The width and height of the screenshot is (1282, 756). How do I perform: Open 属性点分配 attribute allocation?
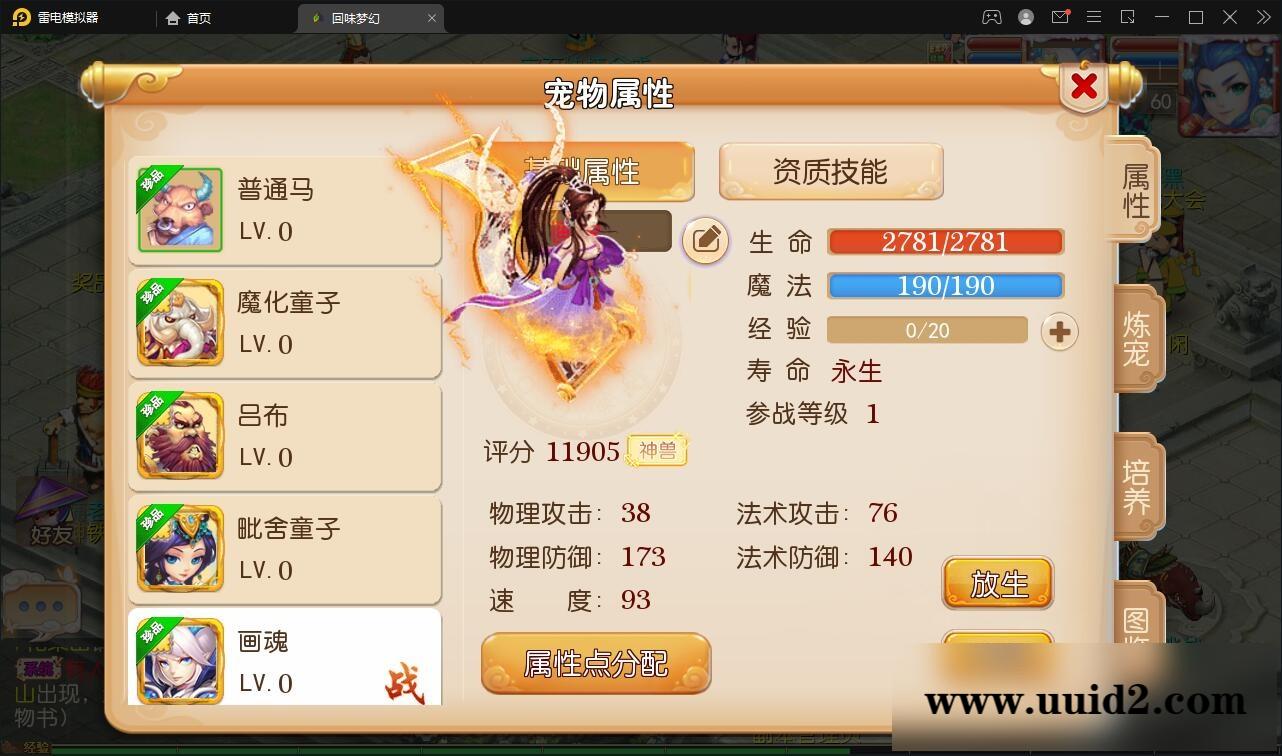click(x=596, y=663)
